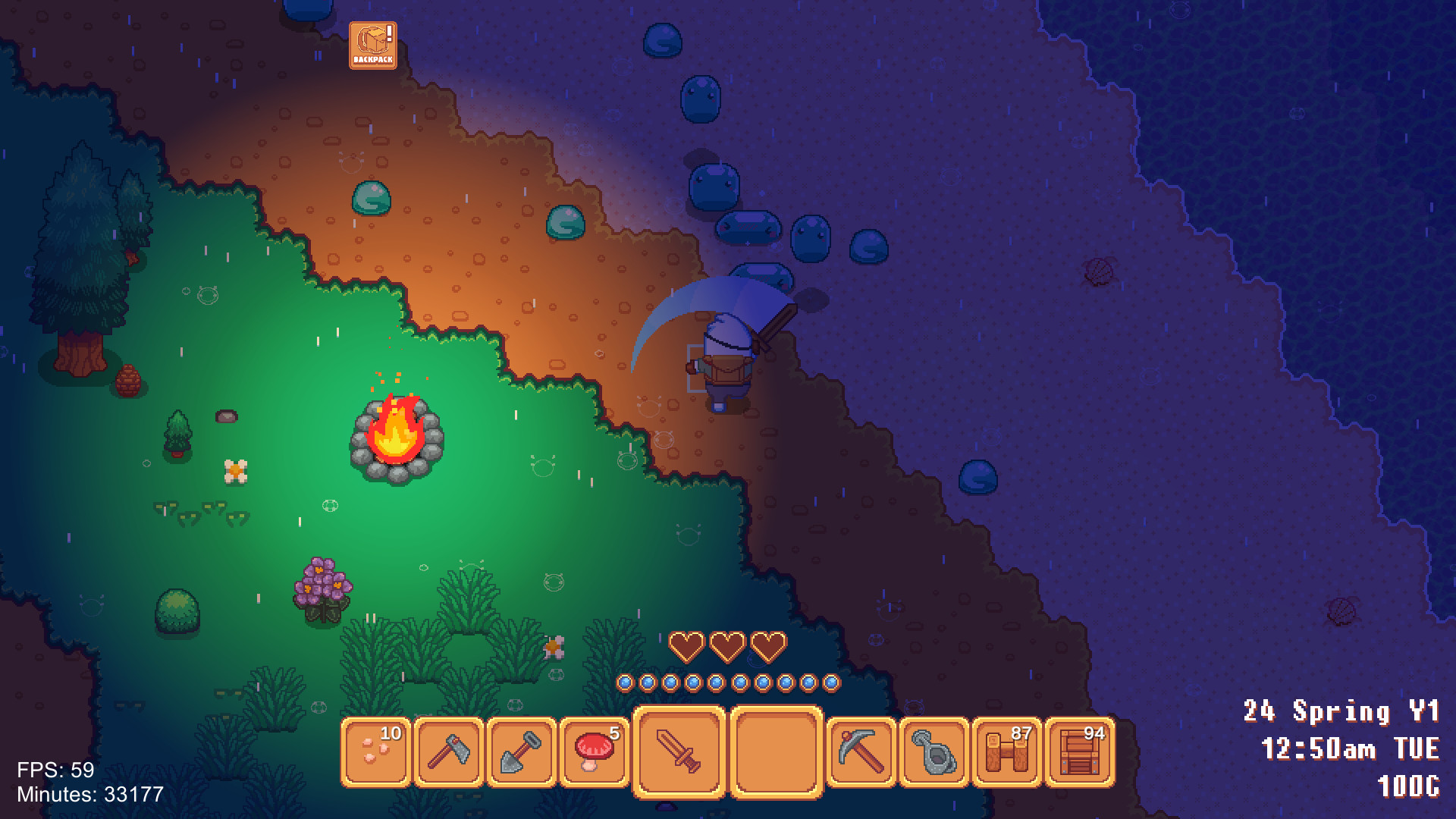This screenshot has width=1456, height=819.
Task: Click the leftmost health heart
Action: point(687,648)
